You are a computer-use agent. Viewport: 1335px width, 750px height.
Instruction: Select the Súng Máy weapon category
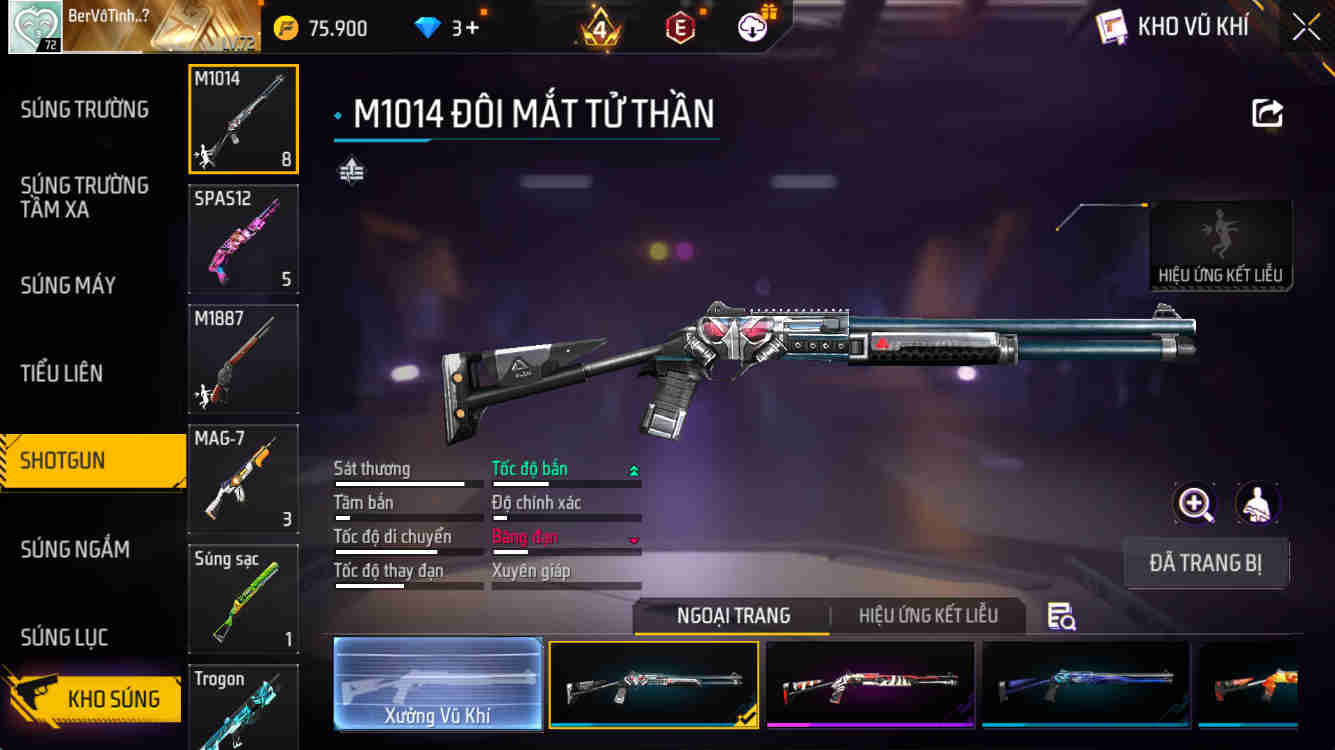coord(68,285)
